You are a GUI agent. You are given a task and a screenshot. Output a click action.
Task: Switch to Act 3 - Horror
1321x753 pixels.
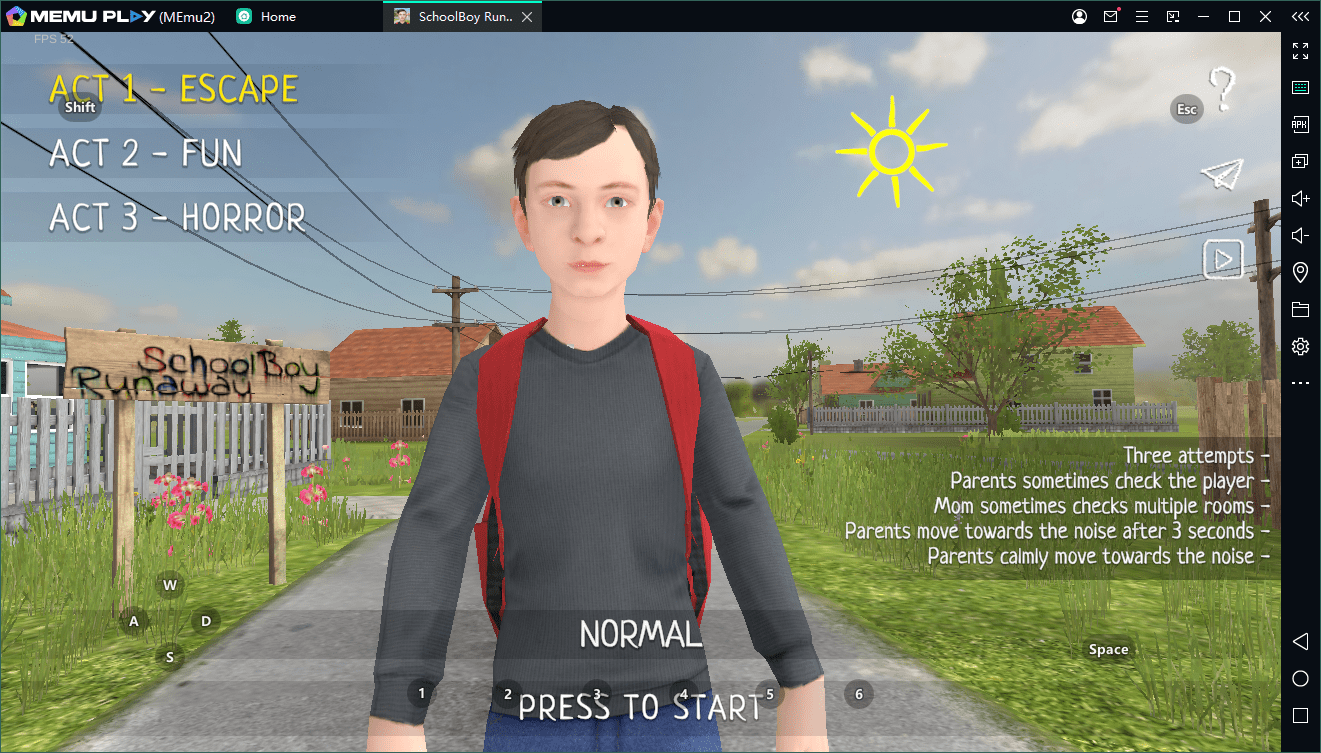[177, 218]
